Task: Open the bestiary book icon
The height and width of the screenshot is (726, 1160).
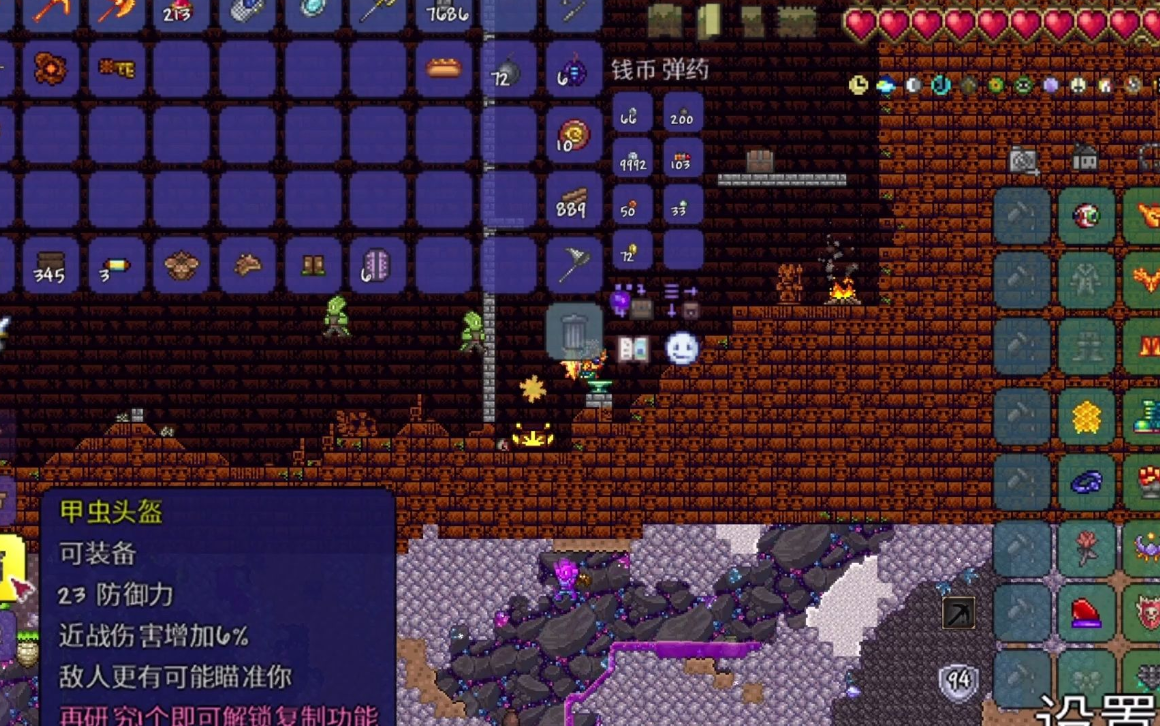Action: 633,349
